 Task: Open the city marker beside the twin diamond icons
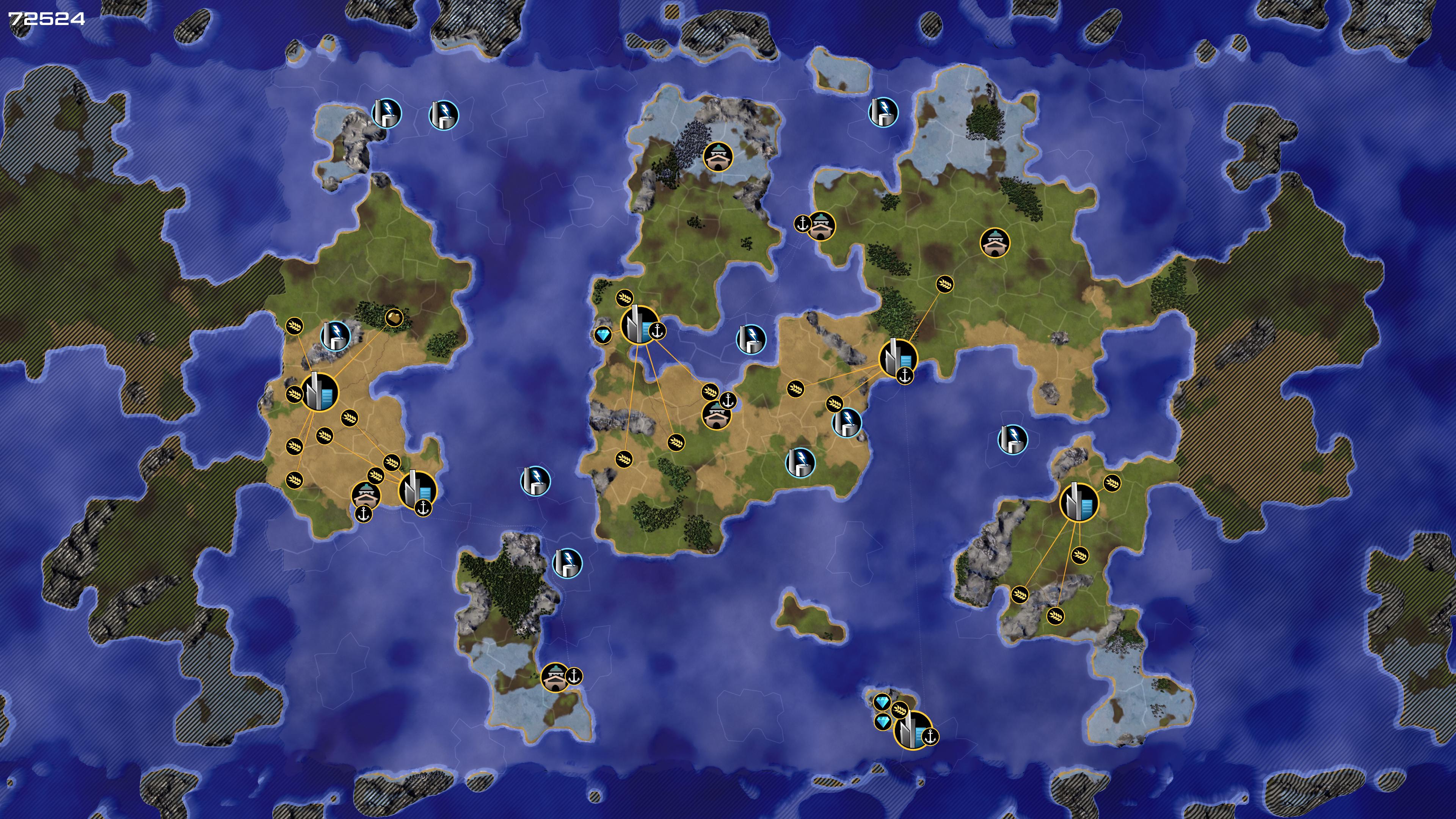click(912, 730)
